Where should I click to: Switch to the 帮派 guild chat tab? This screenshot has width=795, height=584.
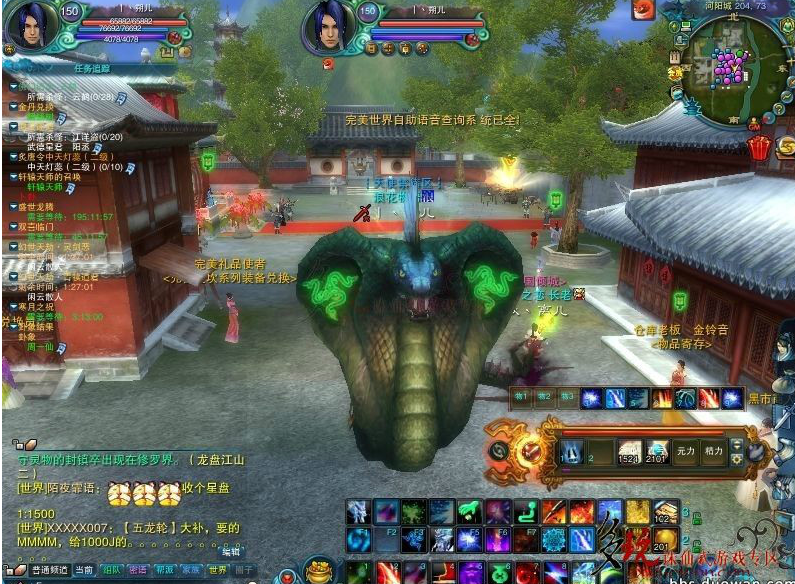click(x=165, y=569)
